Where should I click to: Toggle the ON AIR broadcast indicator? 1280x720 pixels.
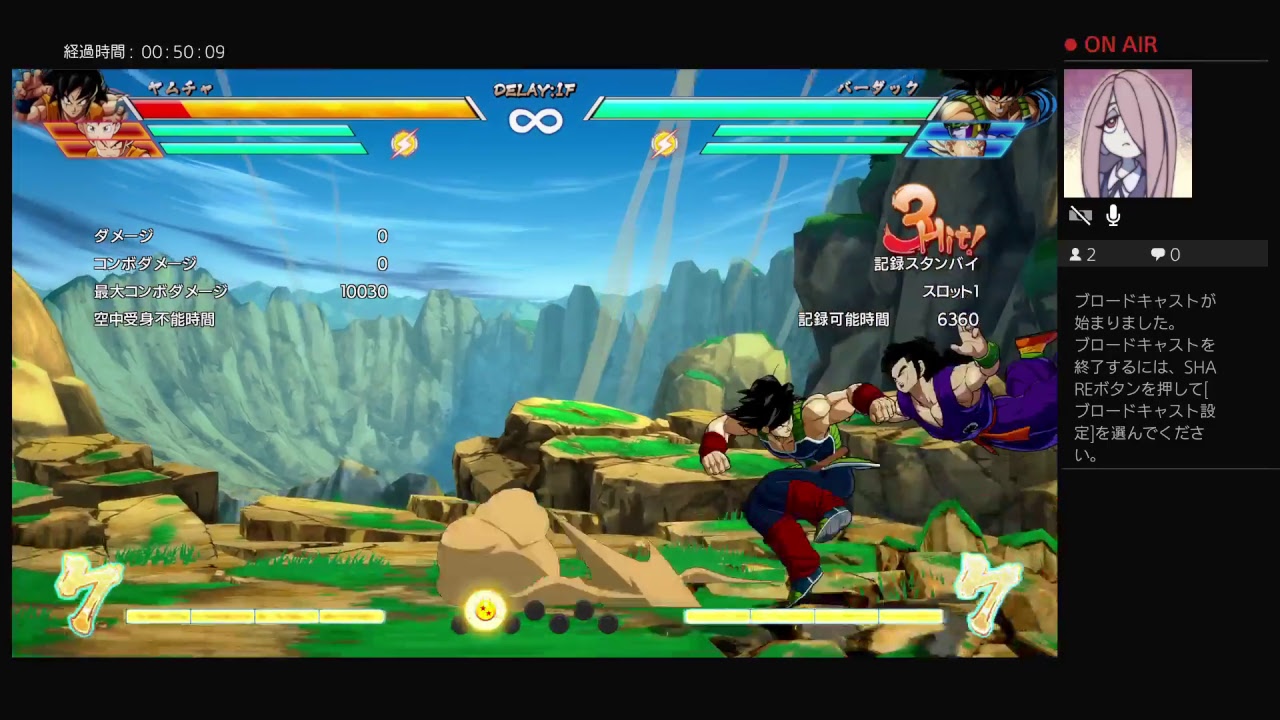coord(1110,45)
